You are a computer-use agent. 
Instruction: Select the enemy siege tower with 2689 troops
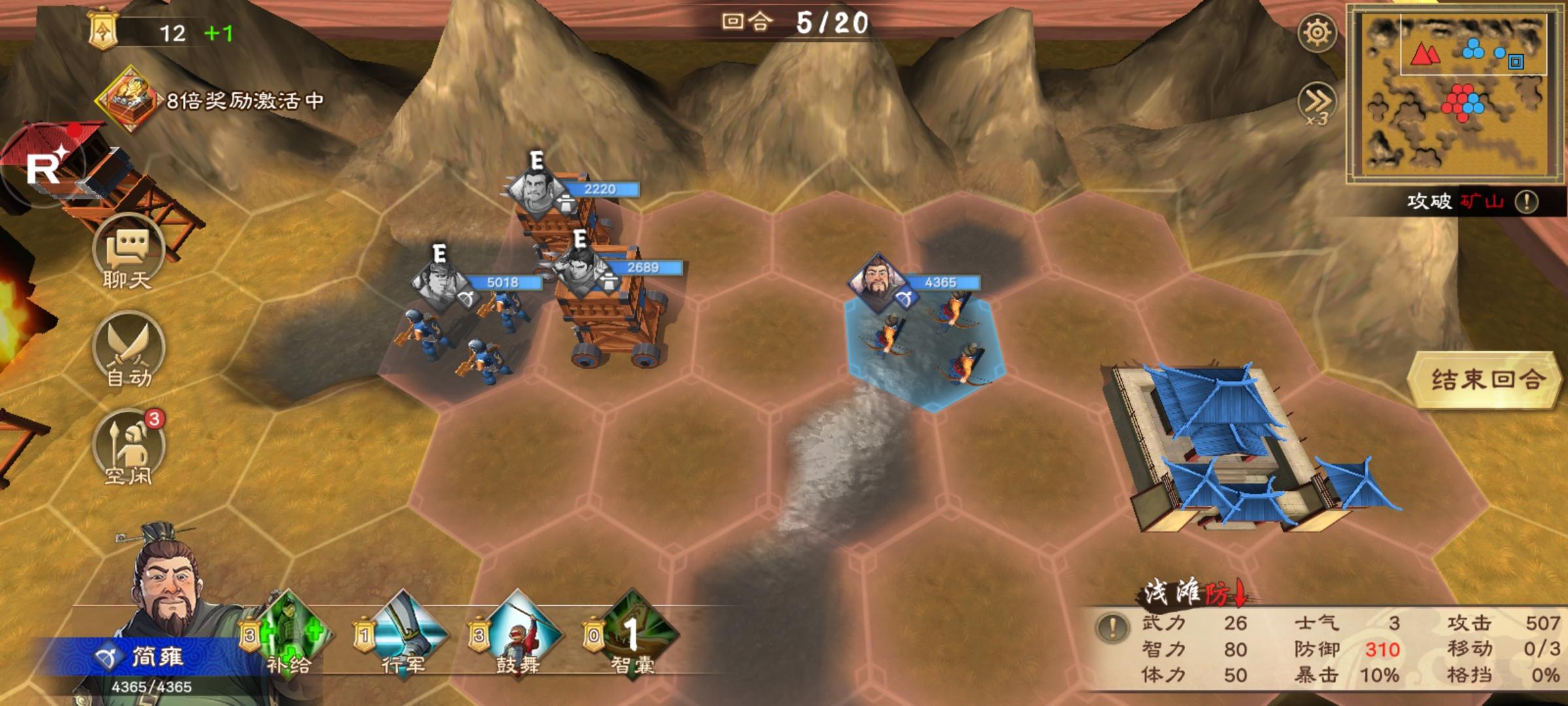(x=611, y=314)
